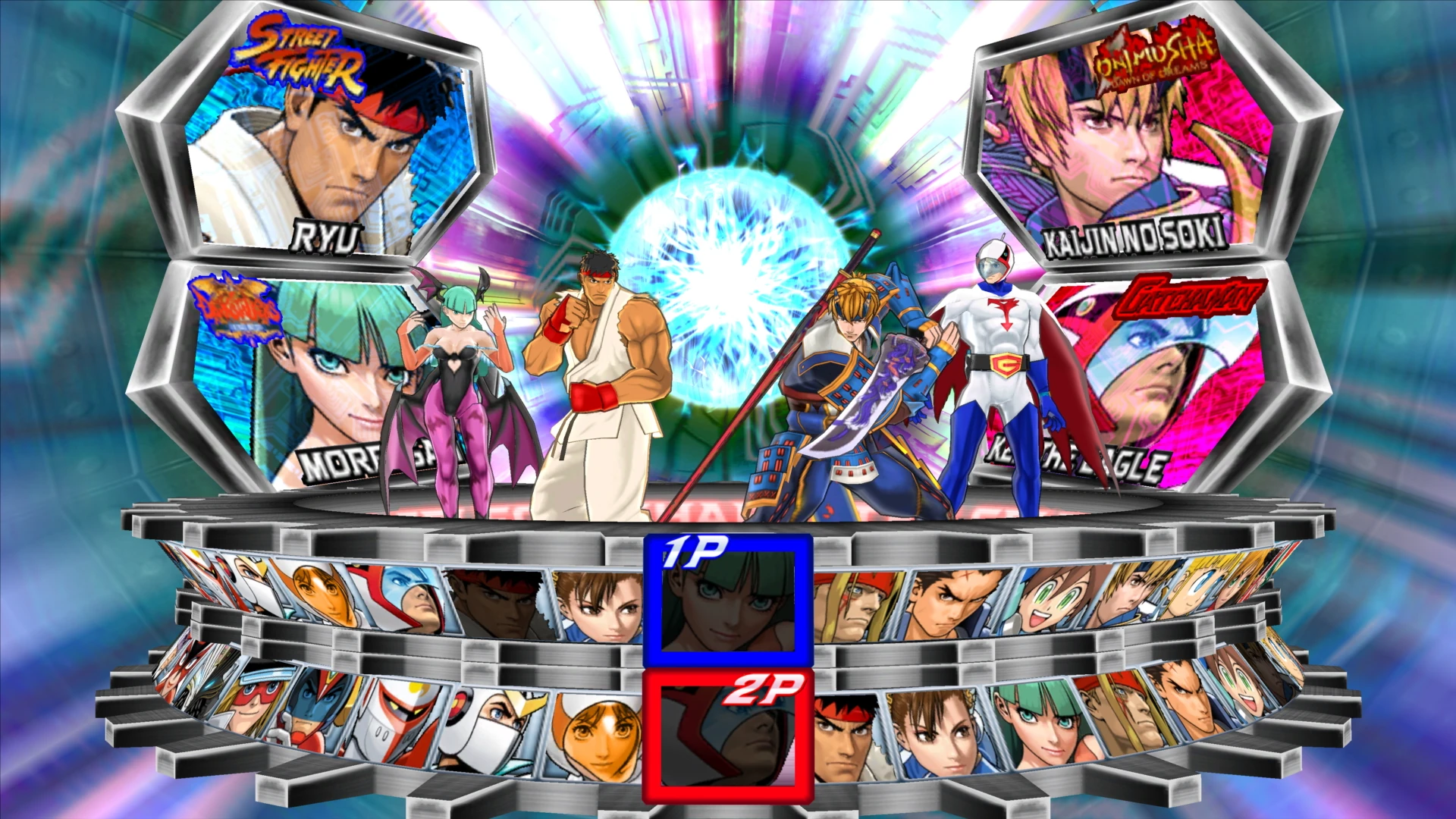
Task: Select the blue-faced hero with red crest
Action: (x=317, y=709)
